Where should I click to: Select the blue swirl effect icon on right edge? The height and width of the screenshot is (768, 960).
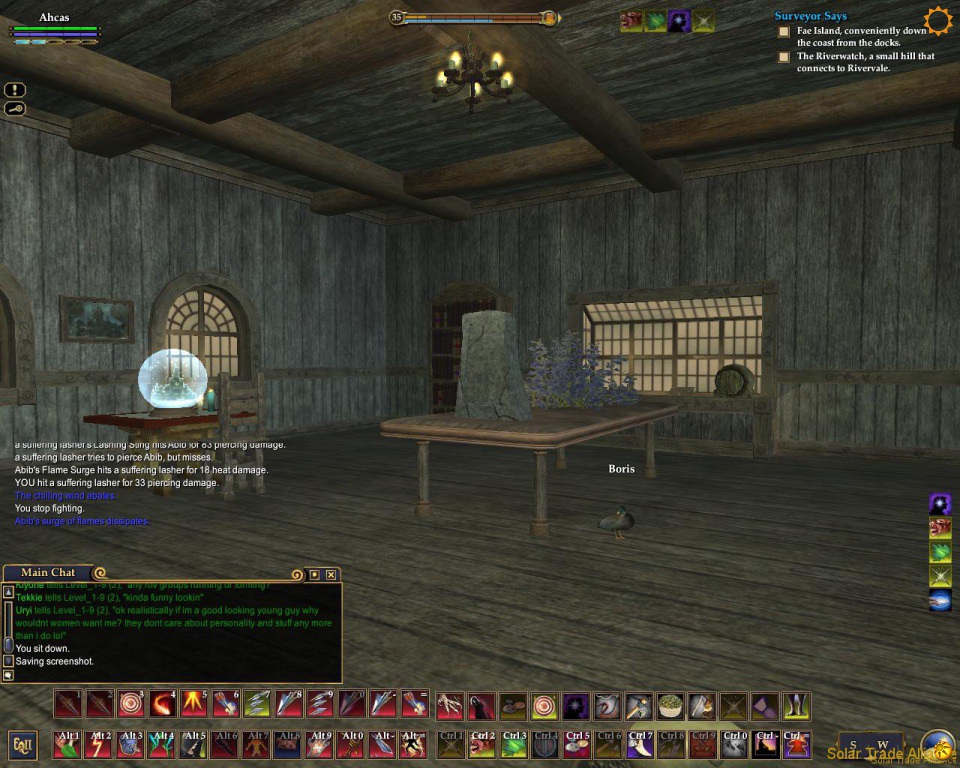pos(940,600)
